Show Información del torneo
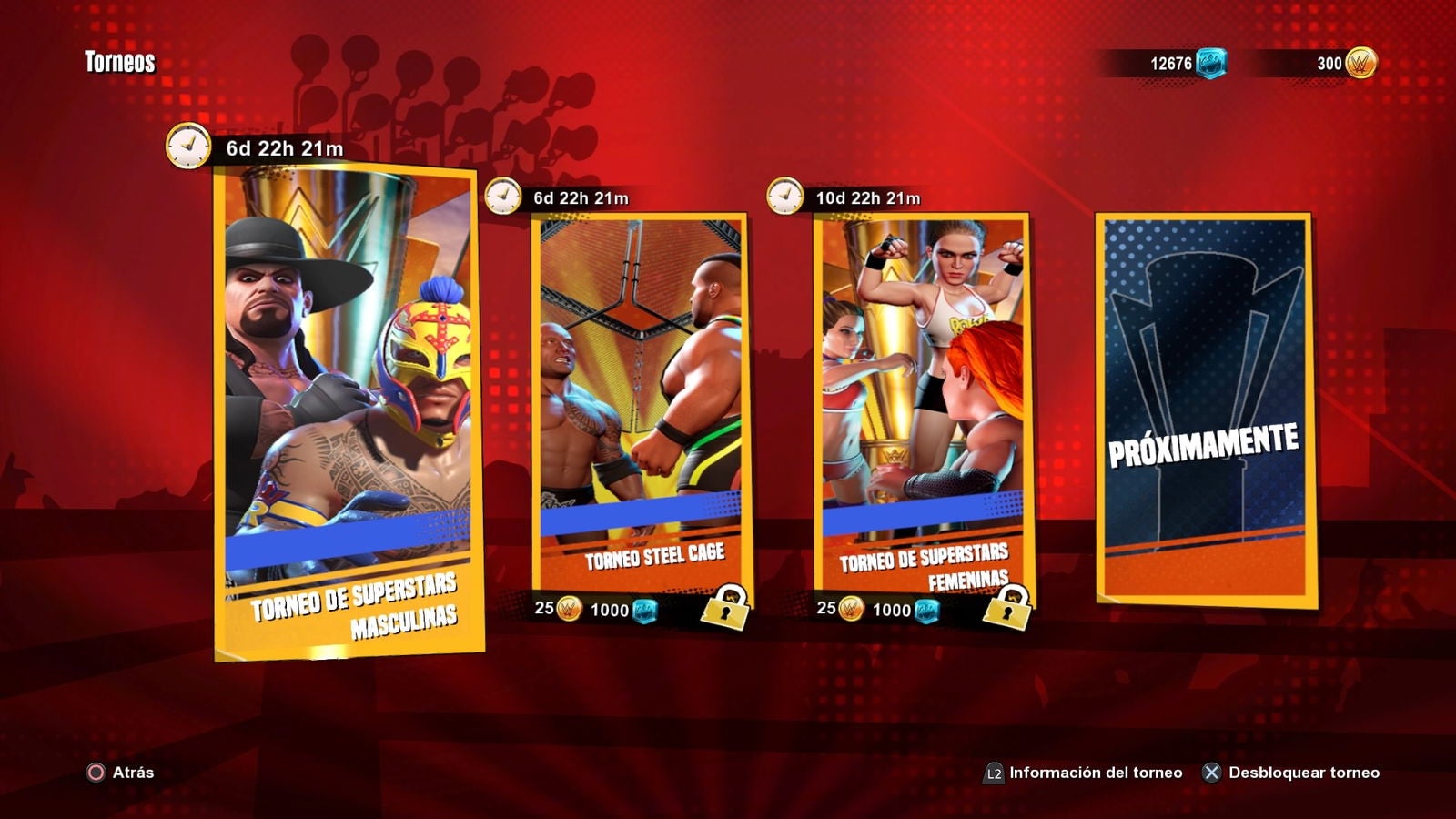The height and width of the screenshot is (819, 1456). pyautogui.click(x=1084, y=773)
